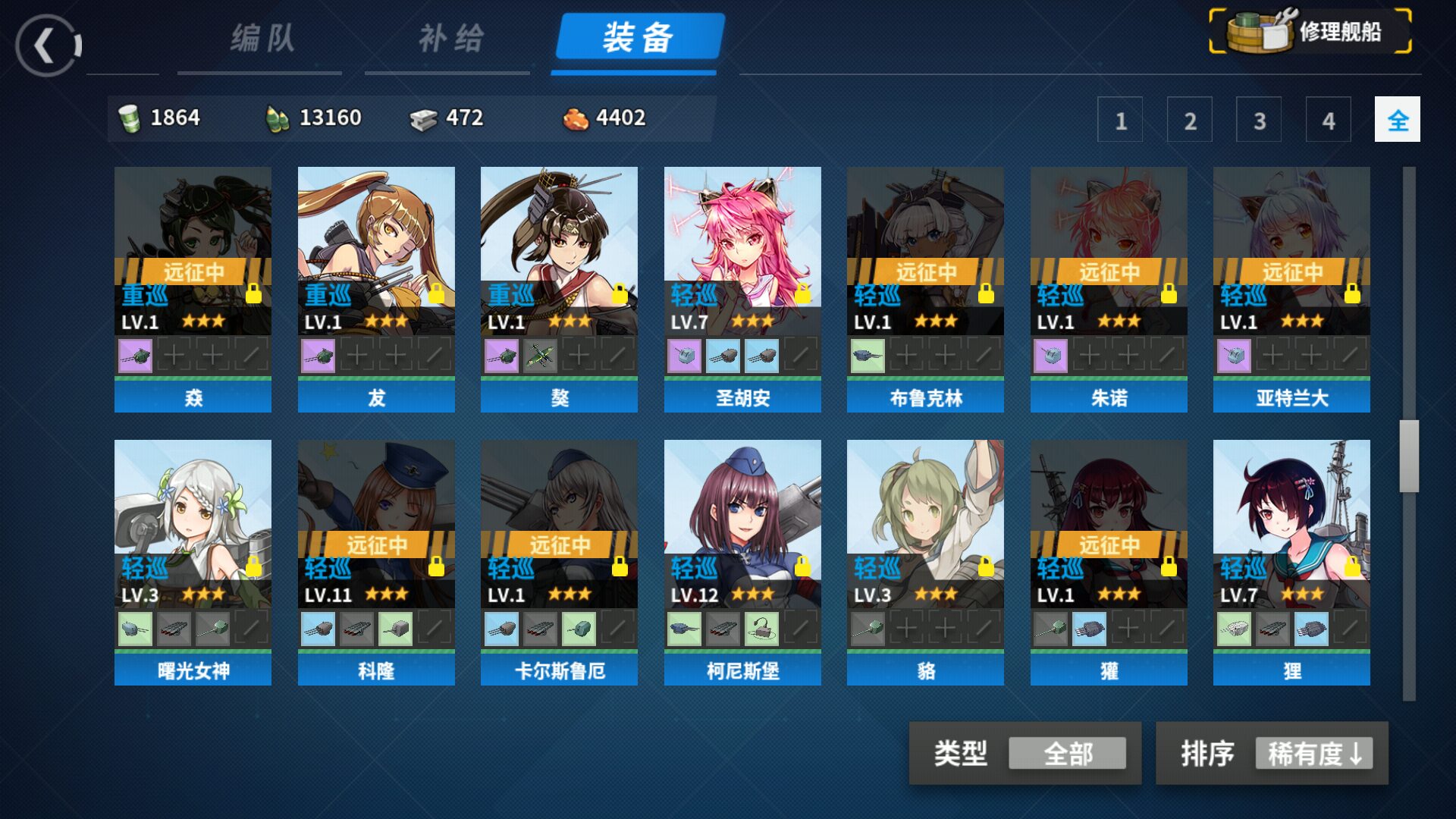The image size is (1456, 819).
Task: Click the ship list scrollbar handle
Action: tap(1409, 456)
